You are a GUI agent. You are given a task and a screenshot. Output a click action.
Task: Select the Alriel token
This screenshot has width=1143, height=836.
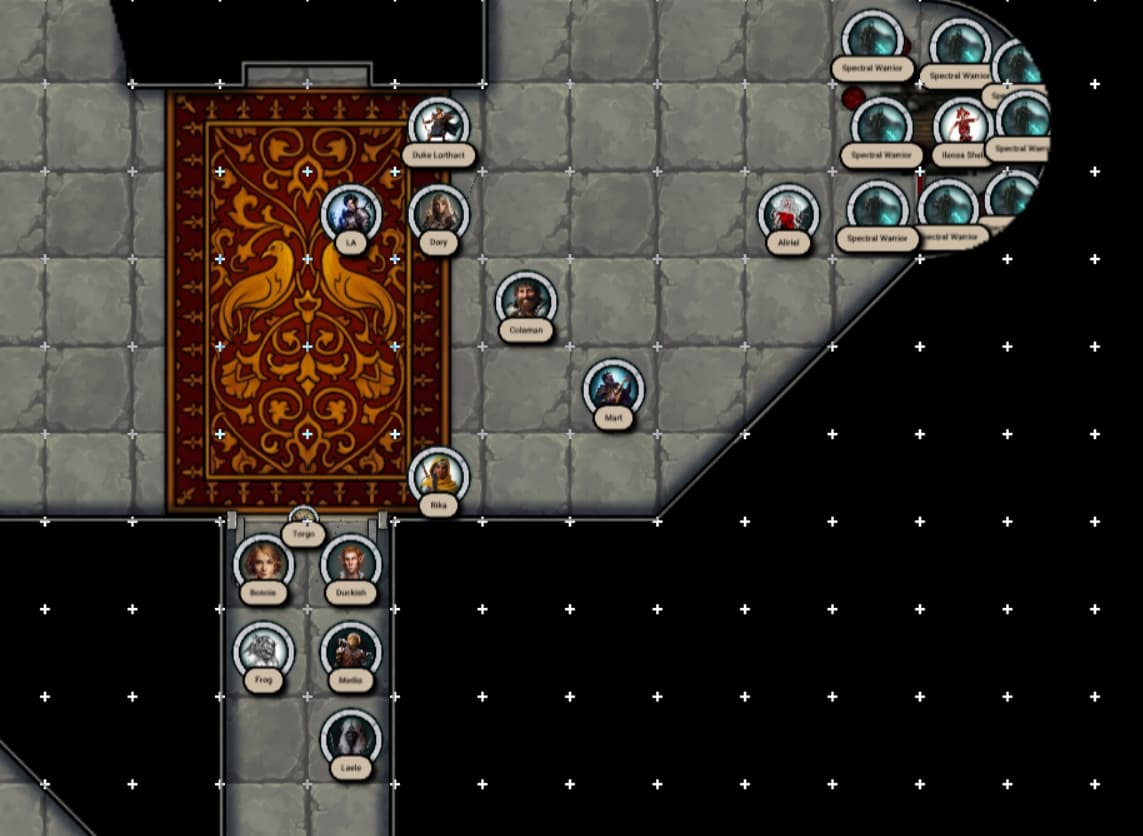click(788, 214)
